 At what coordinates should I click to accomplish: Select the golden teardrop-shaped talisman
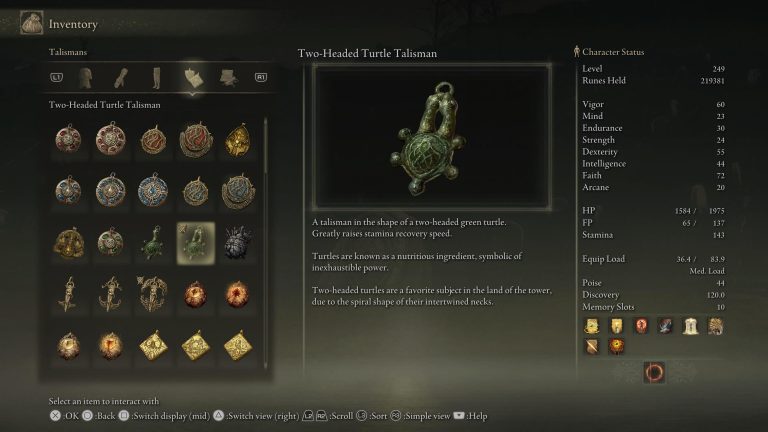coord(237,140)
